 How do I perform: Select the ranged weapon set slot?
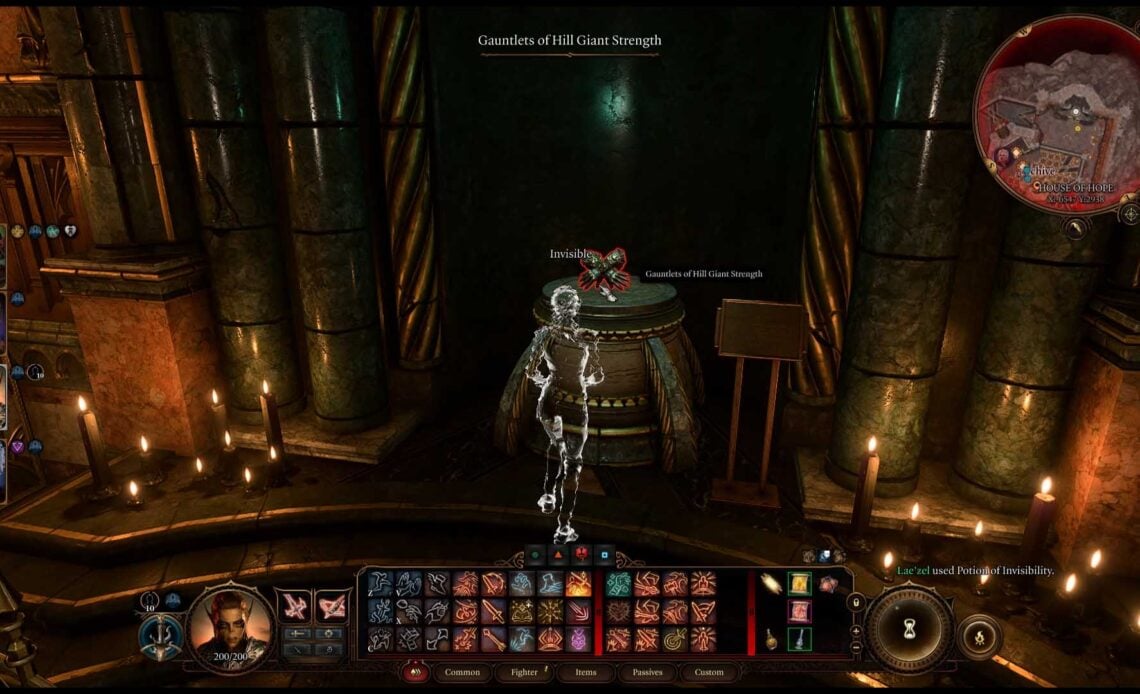coord(330,604)
